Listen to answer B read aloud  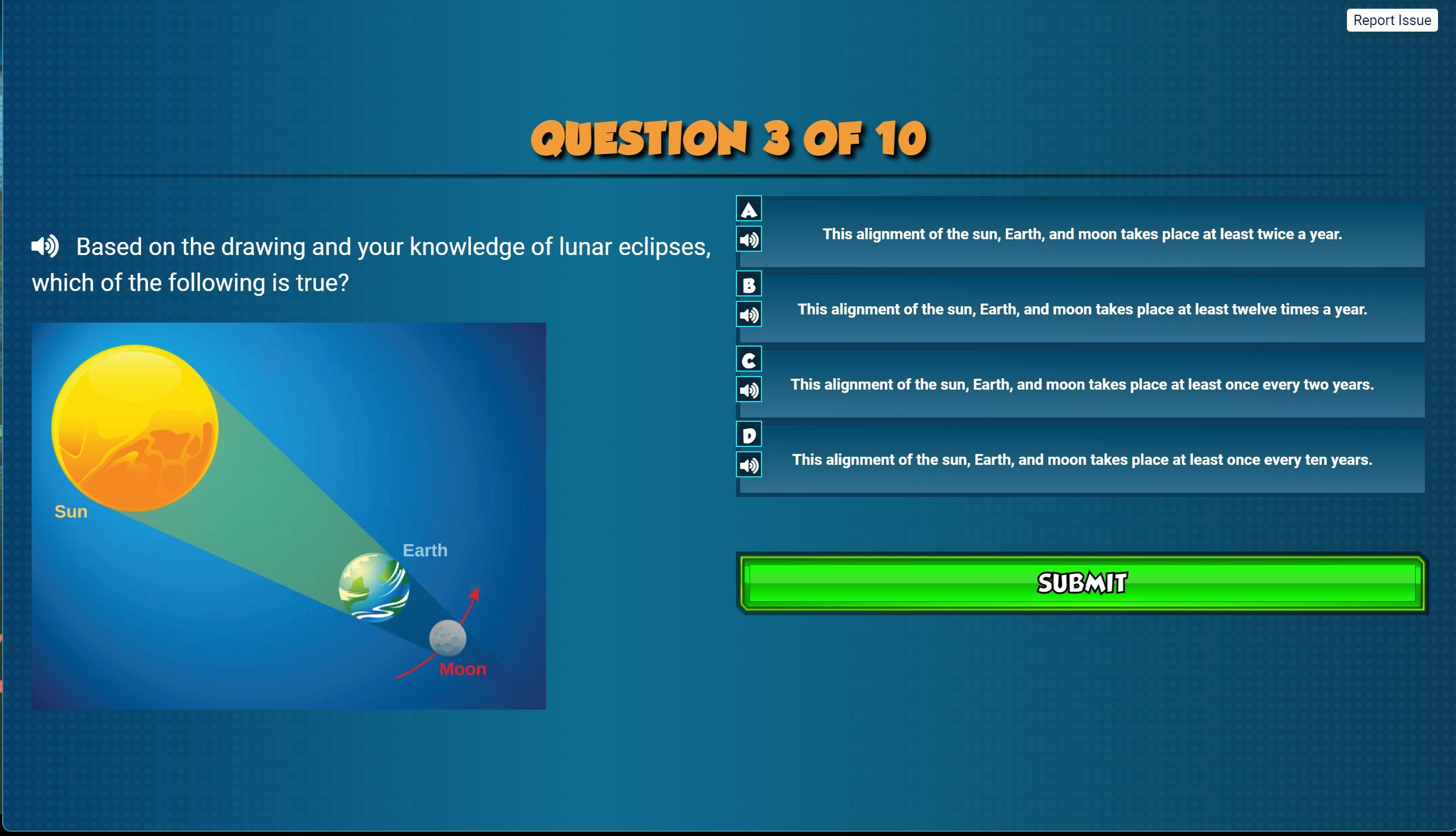pos(748,314)
